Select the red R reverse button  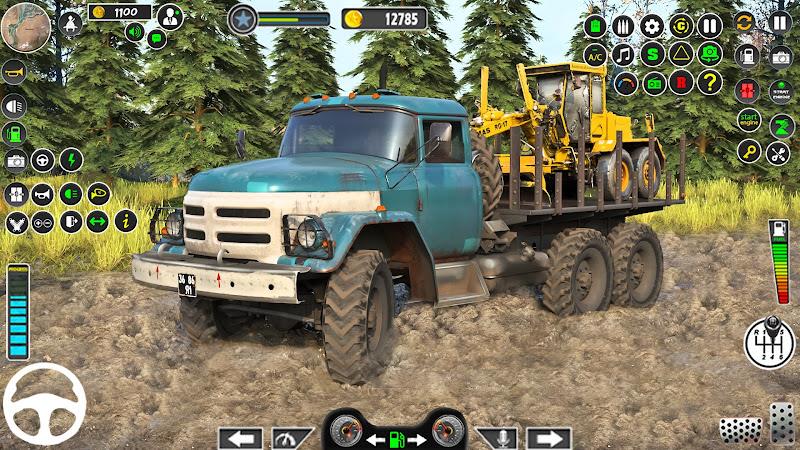pos(680,82)
